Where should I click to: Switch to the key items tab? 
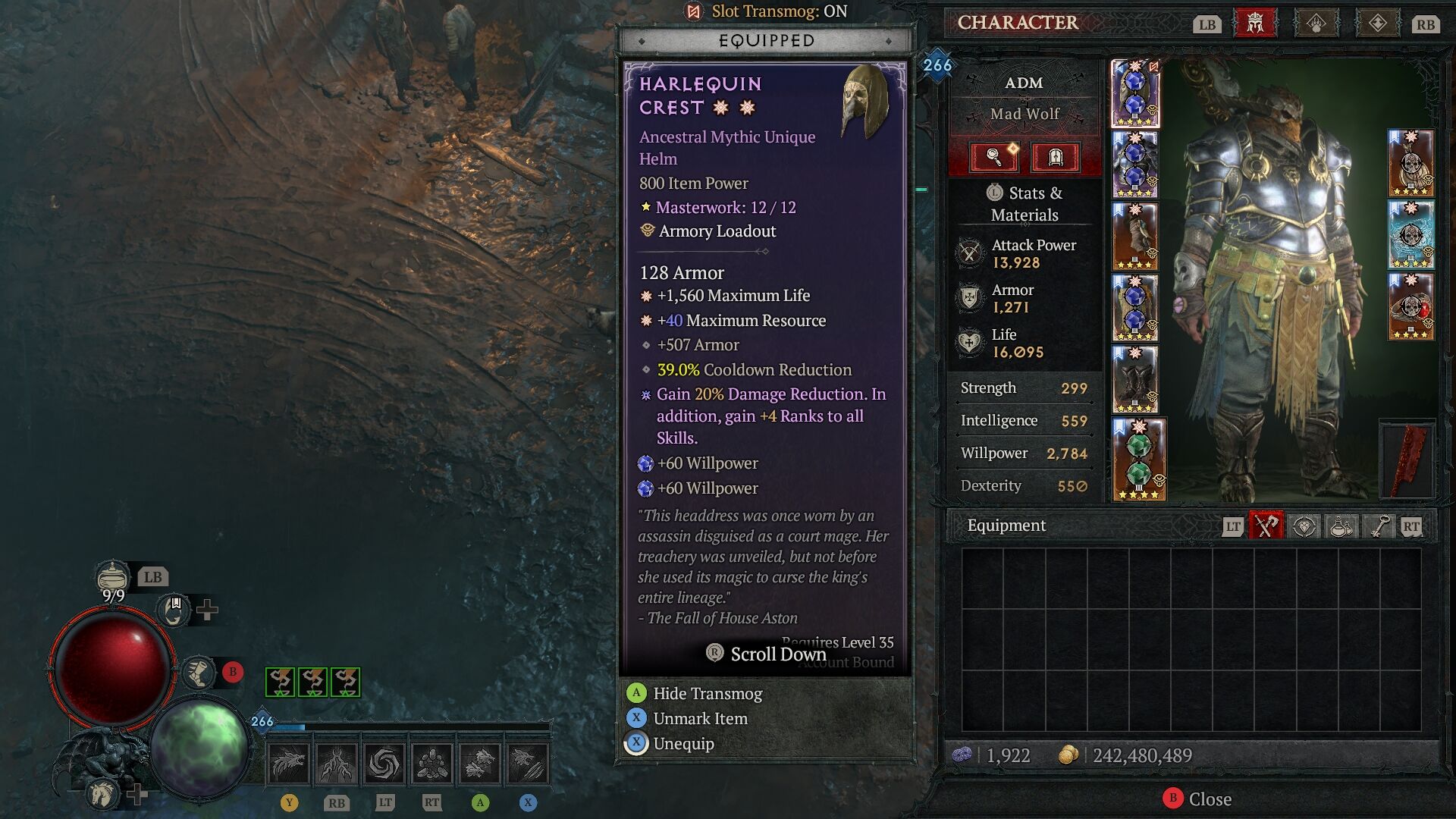[1378, 526]
